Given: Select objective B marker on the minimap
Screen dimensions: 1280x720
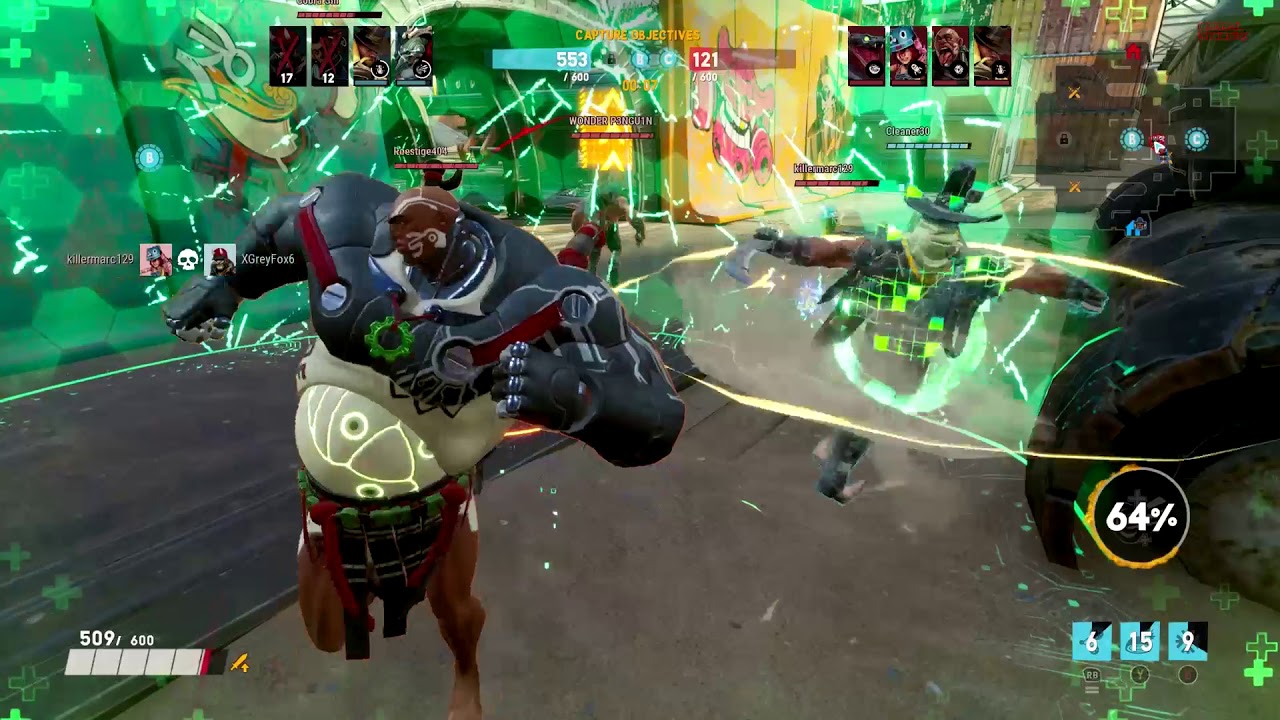Looking at the screenshot, I should click(x=1131, y=140).
